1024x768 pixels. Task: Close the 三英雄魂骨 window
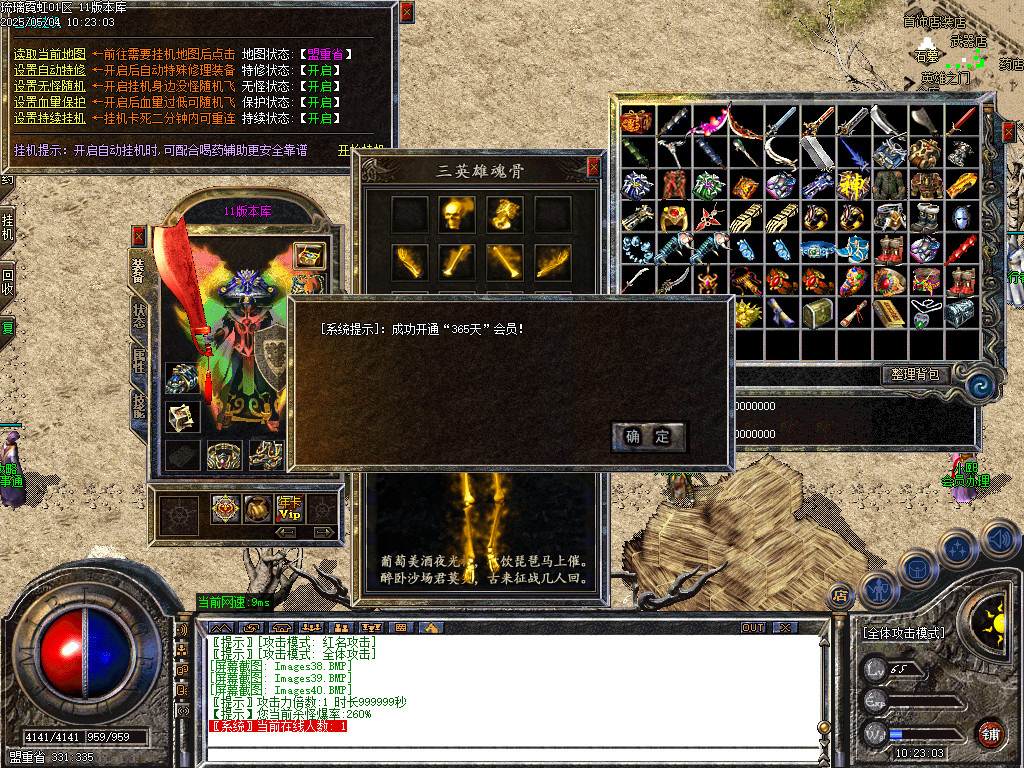(x=594, y=168)
